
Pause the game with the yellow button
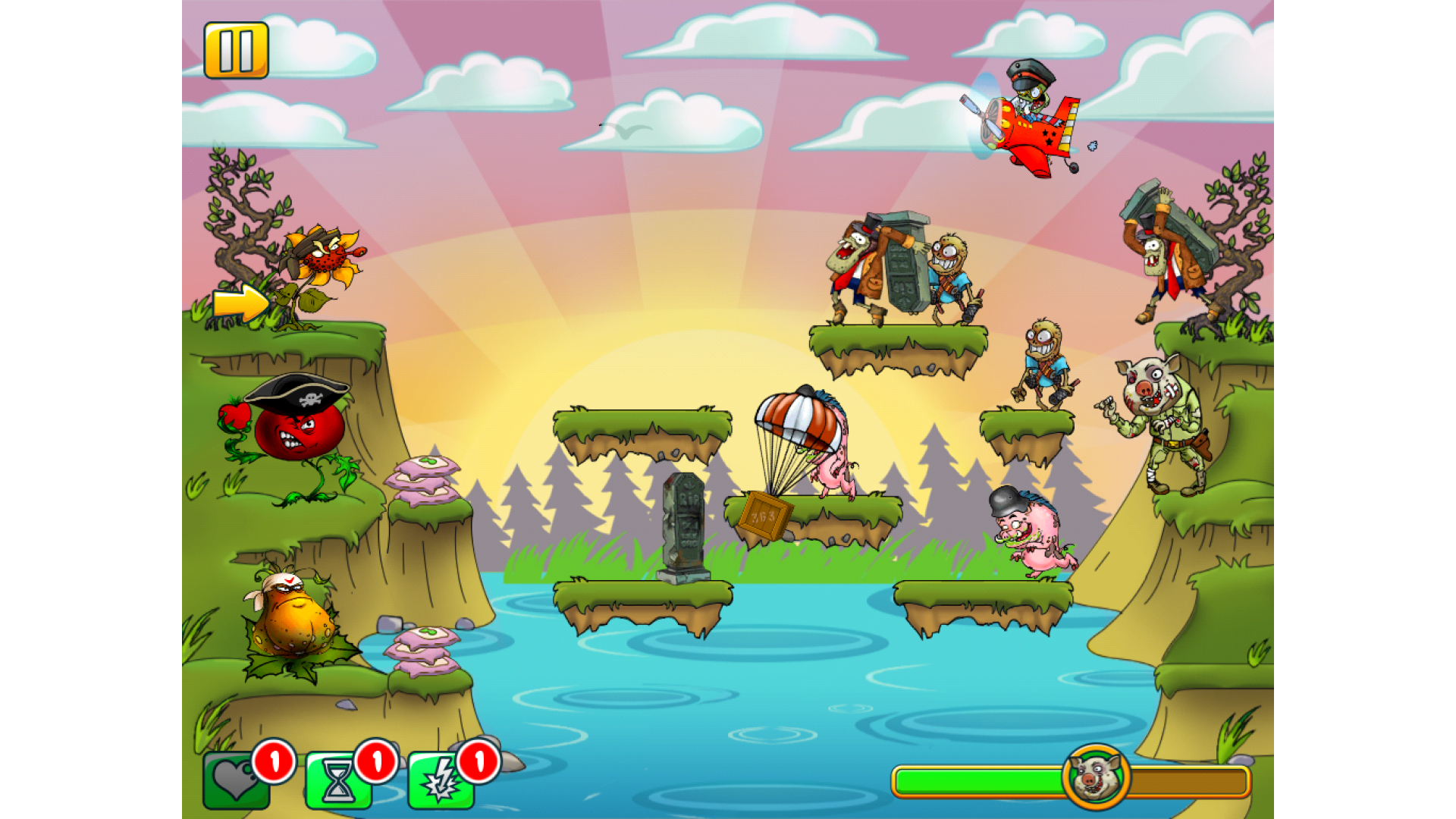pyautogui.click(x=236, y=50)
